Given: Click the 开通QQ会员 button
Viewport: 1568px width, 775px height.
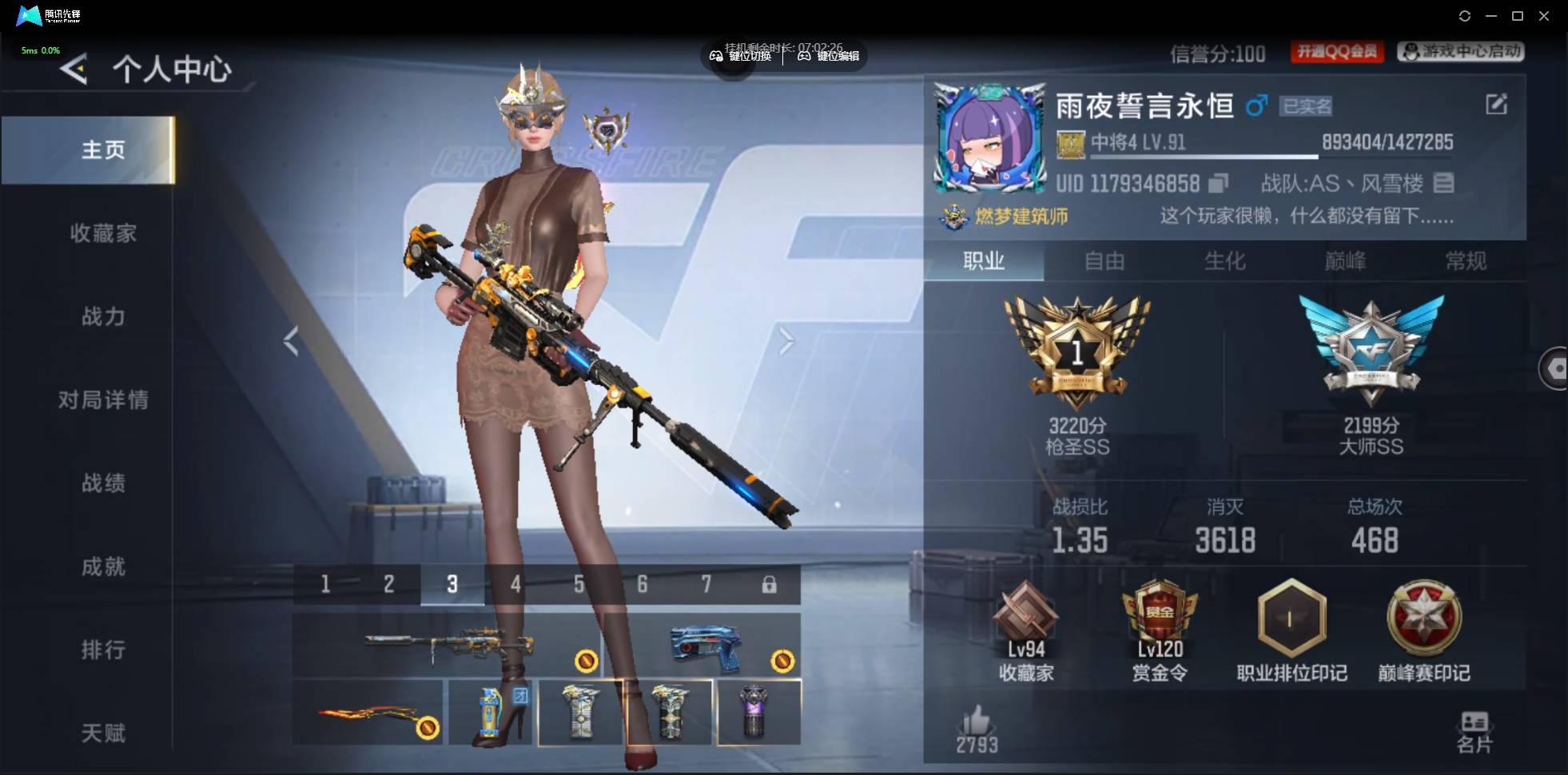Looking at the screenshot, I should click(1337, 52).
